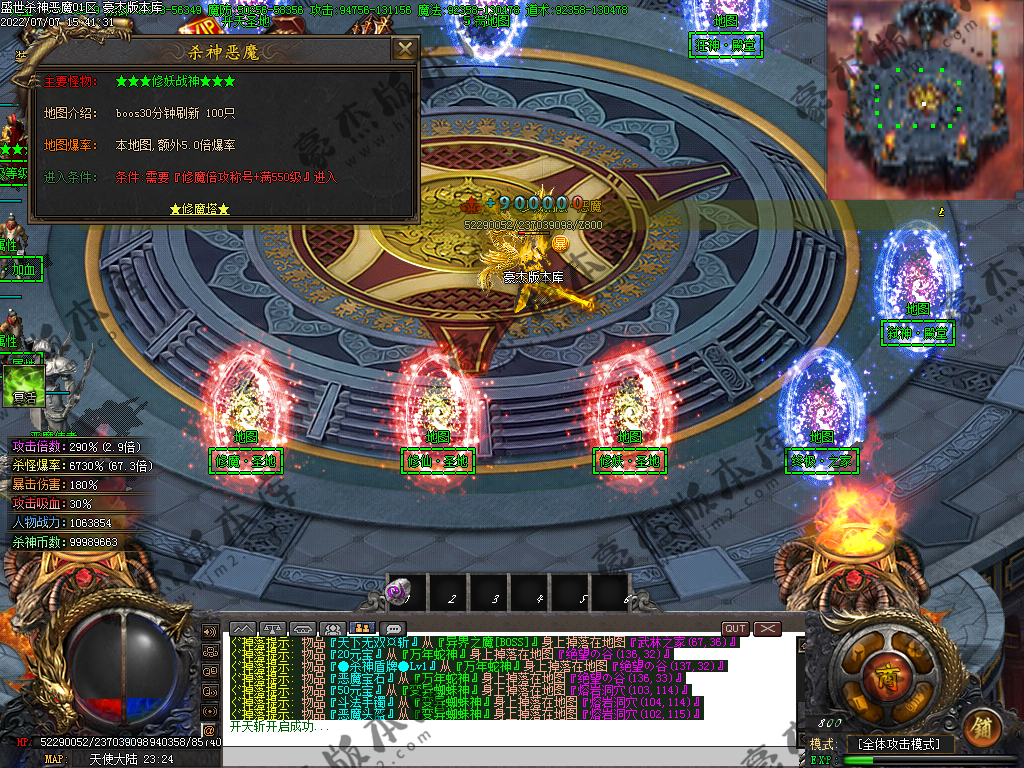Close the 杀神恶魔 map info panel
The width and height of the screenshot is (1024, 768).
pos(404,50)
